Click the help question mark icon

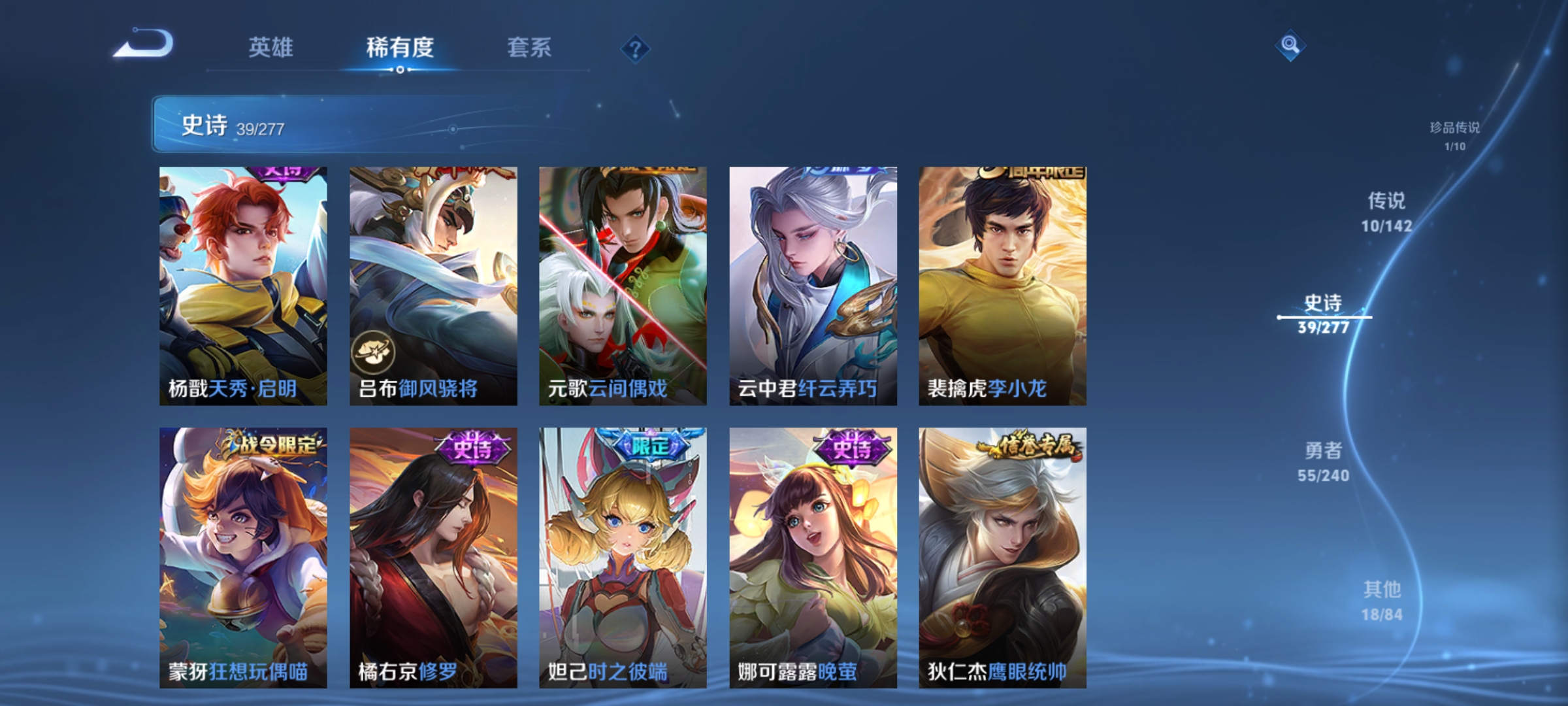(x=636, y=48)
